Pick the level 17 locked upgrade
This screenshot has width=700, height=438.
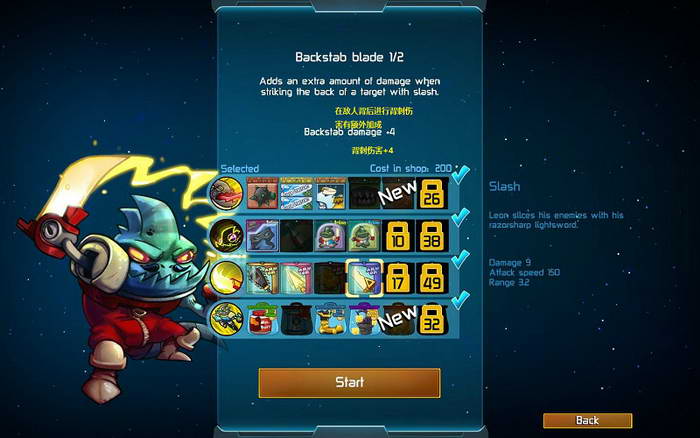point(397,277)
